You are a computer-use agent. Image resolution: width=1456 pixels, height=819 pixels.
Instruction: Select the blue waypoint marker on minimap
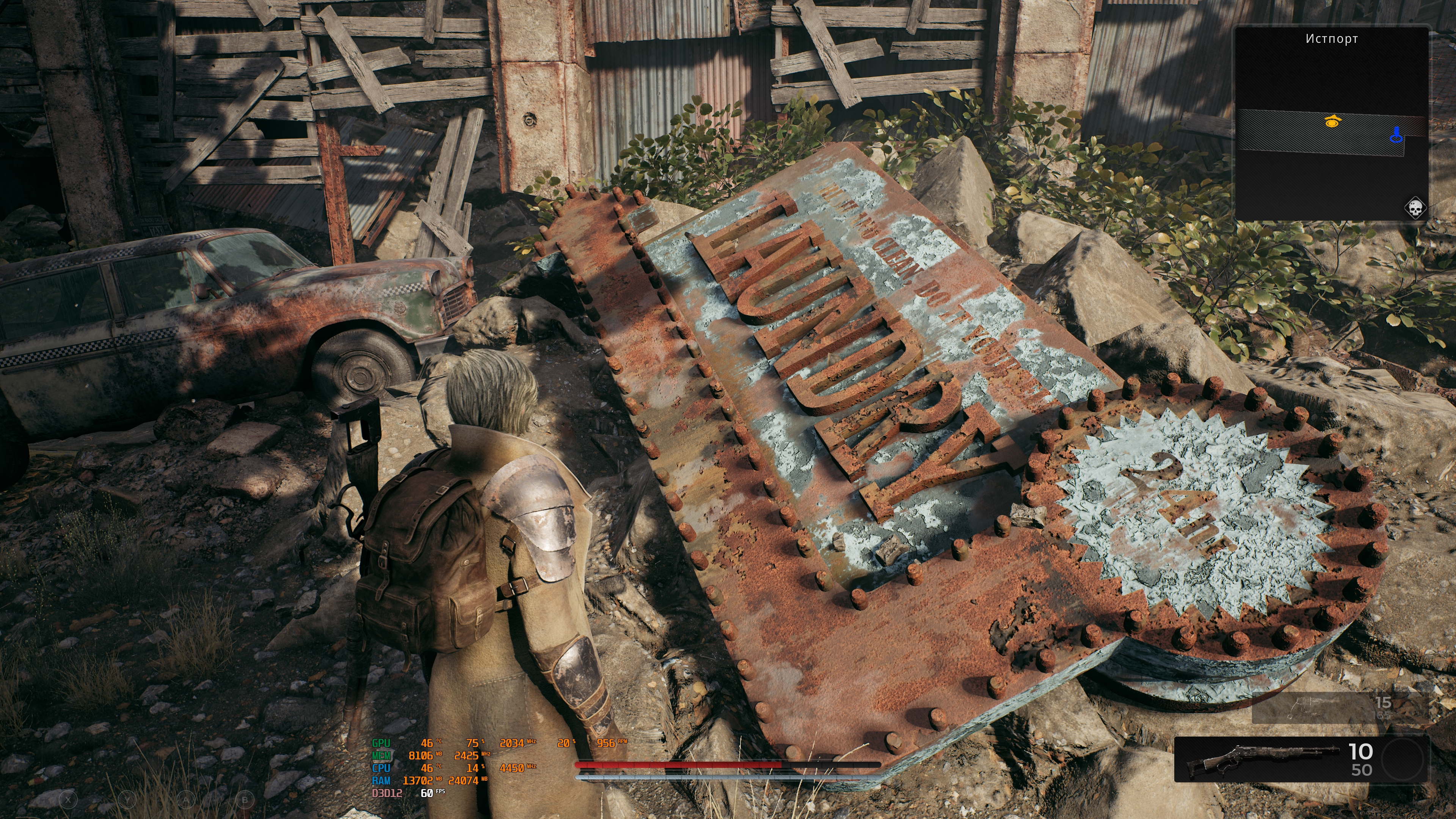pos(1396,136)
